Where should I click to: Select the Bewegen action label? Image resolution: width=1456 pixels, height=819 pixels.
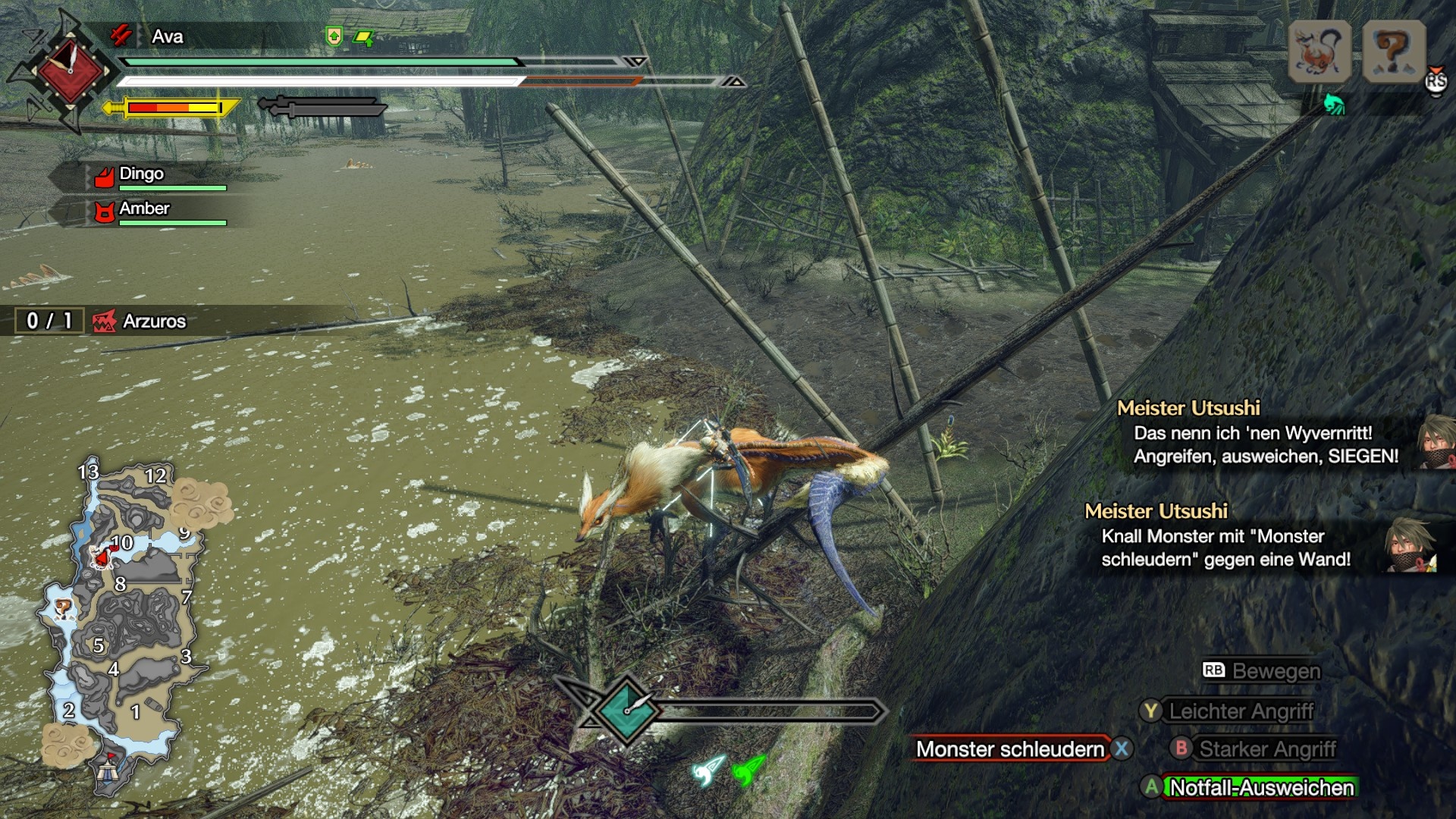point(1276,671)
